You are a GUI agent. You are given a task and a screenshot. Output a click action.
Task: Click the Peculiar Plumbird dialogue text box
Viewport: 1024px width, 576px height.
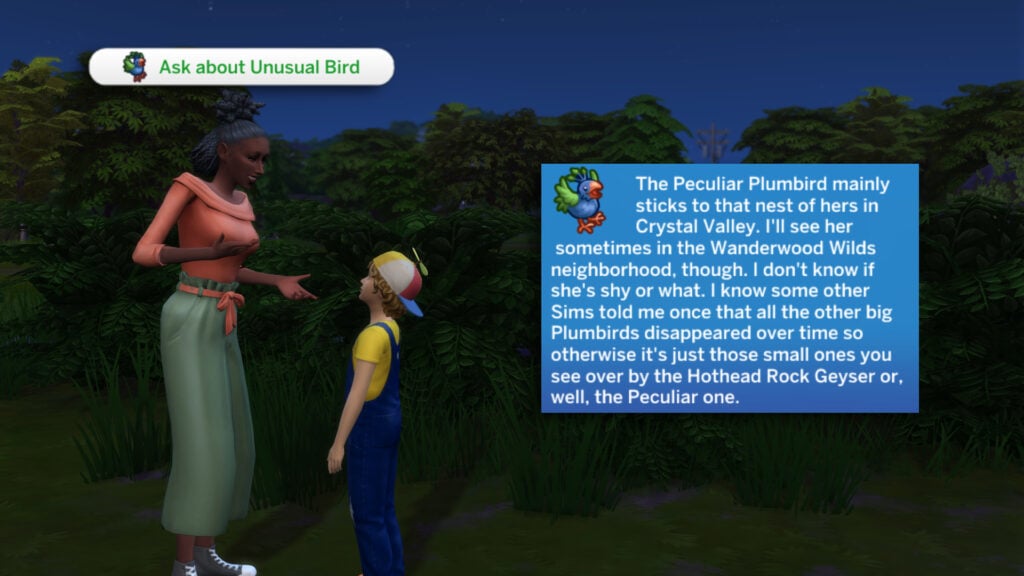(x=729, y=288)
